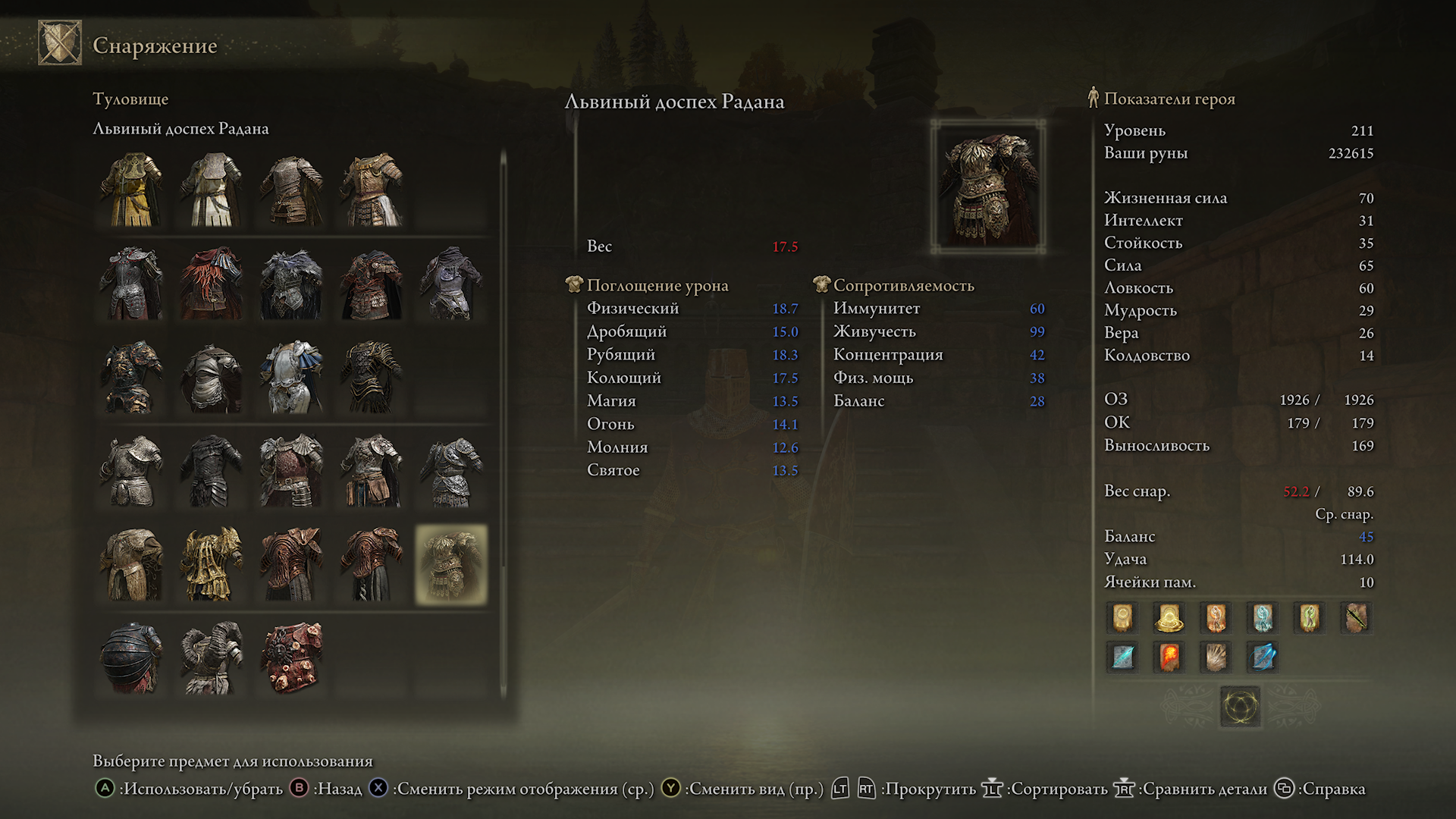1456x819 pixels.
Task: Choose the armor with curled ram horns
Action: pyautogui.click(x=212, y=657)
